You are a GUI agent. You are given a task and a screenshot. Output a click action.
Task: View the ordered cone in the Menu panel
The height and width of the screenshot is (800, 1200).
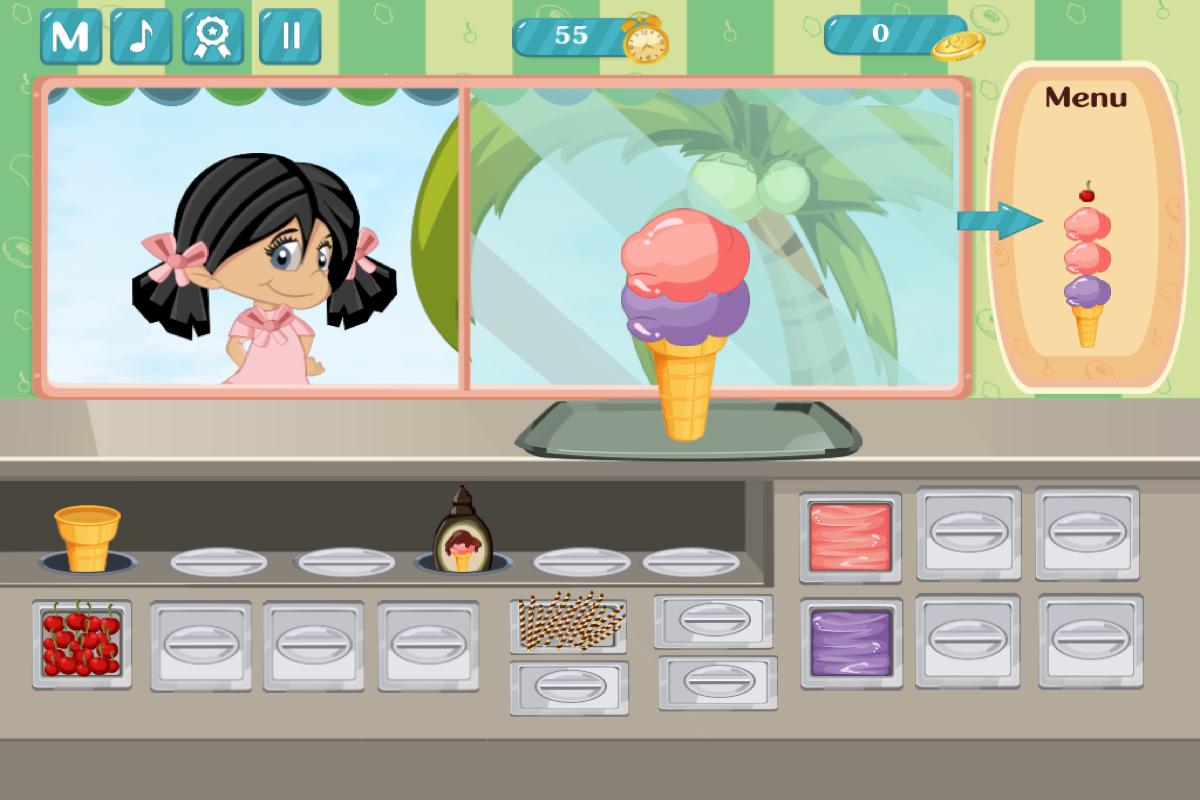click(x=1087, y=265)
